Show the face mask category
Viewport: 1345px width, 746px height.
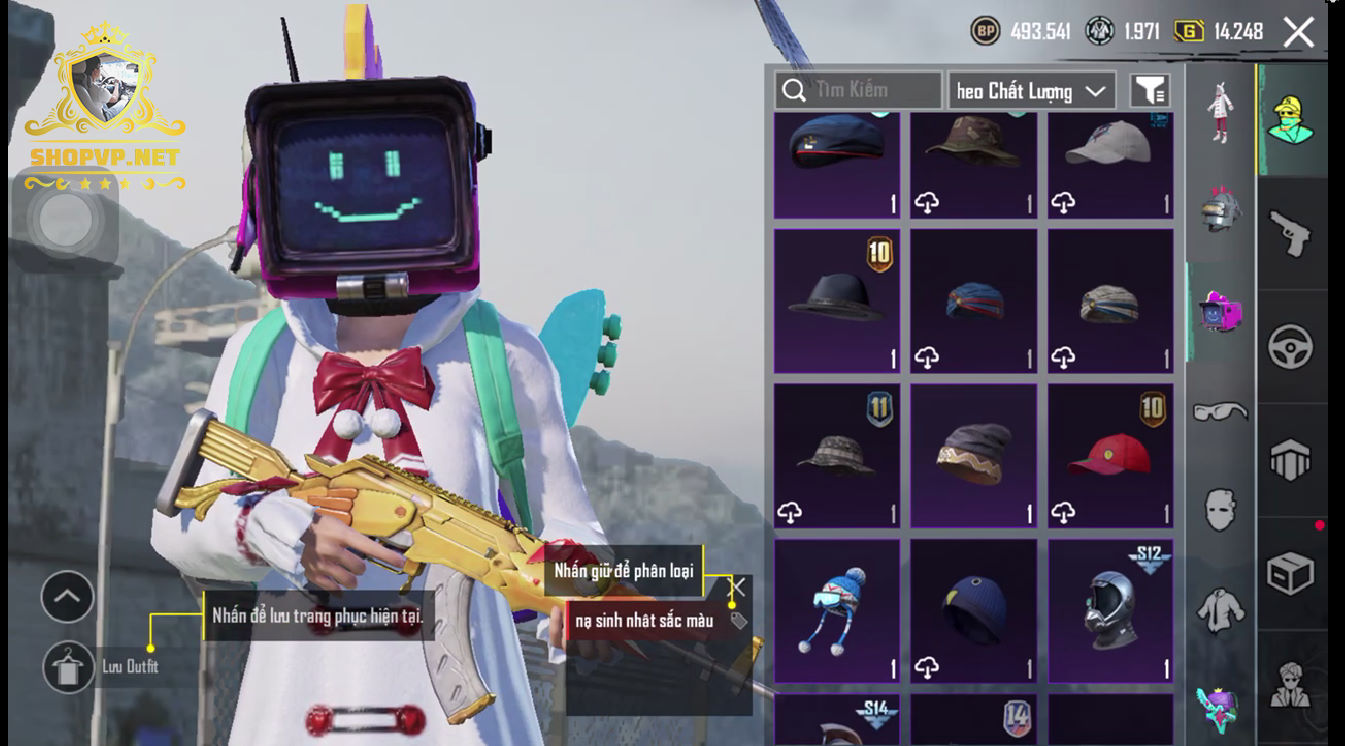tap(1220, 509)
